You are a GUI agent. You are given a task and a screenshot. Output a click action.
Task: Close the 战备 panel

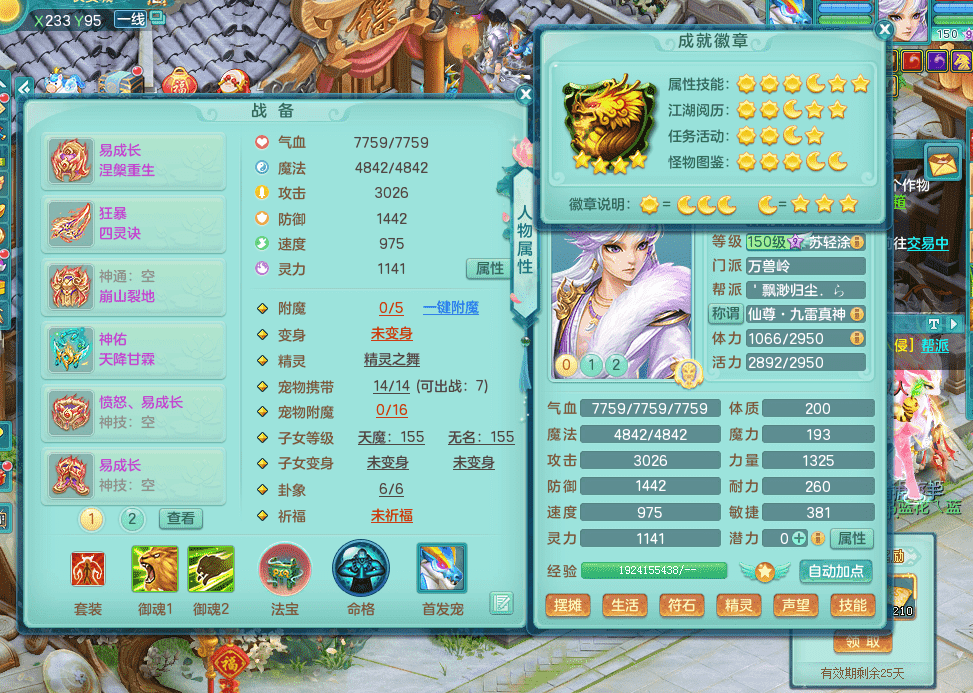click(x=525, y=95)
